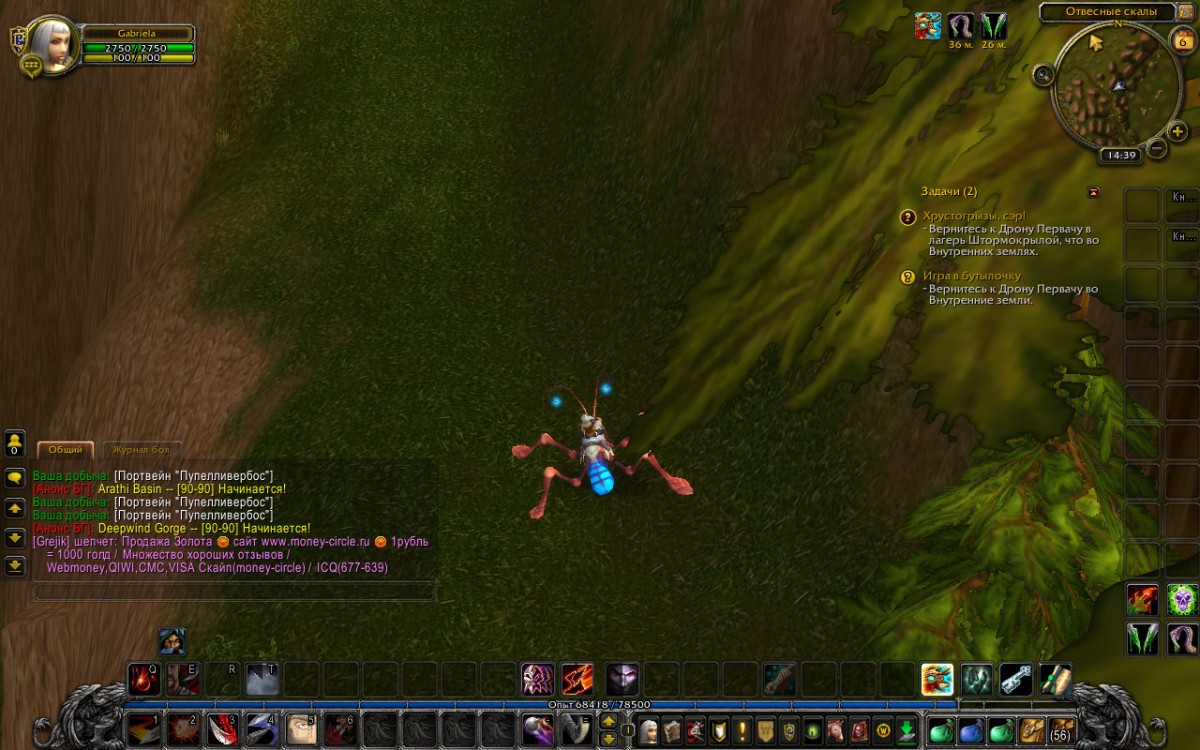Open the character info micro button

649,730
